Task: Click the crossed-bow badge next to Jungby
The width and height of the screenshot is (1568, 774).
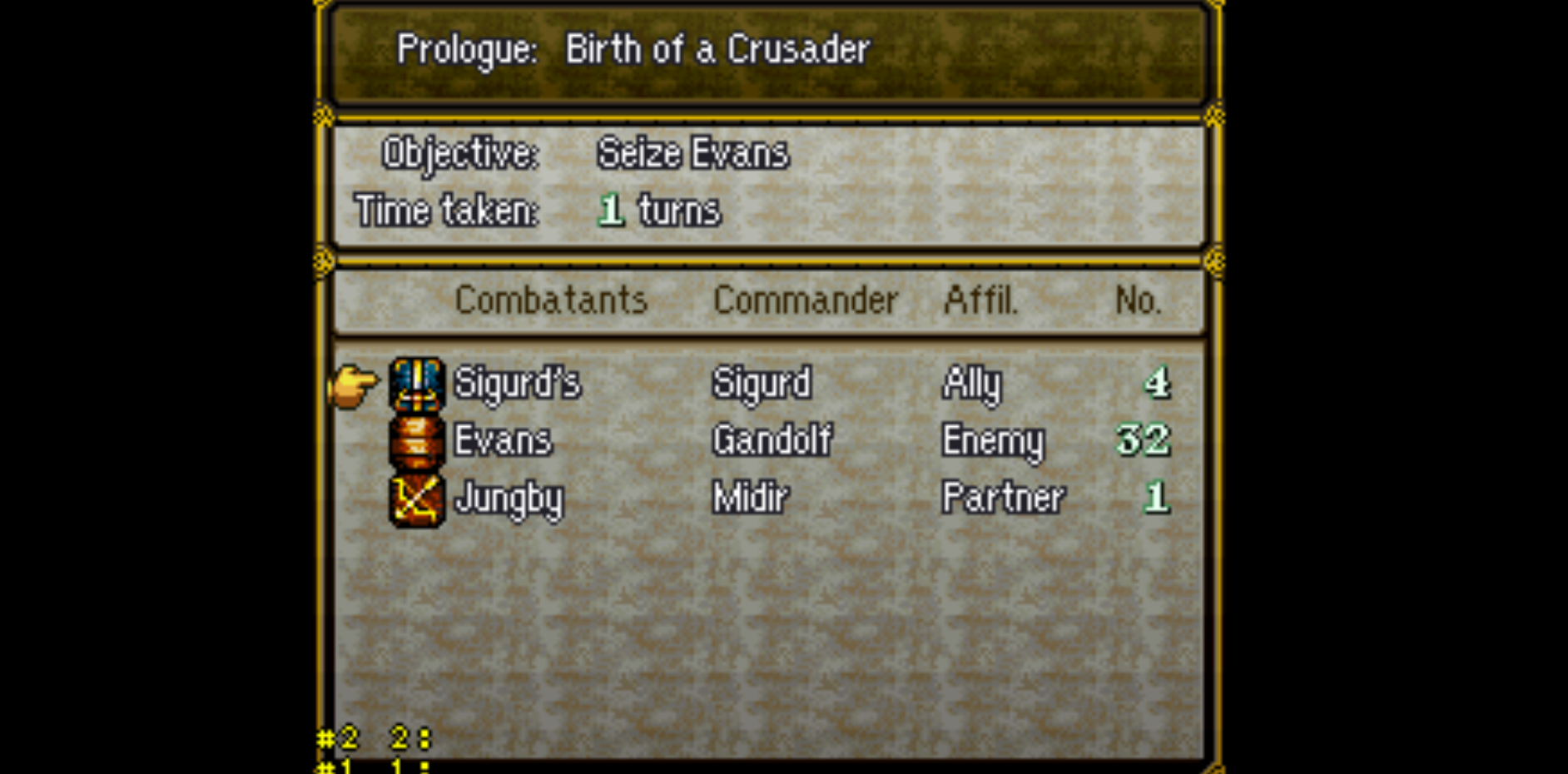Action: coord(416,499)
